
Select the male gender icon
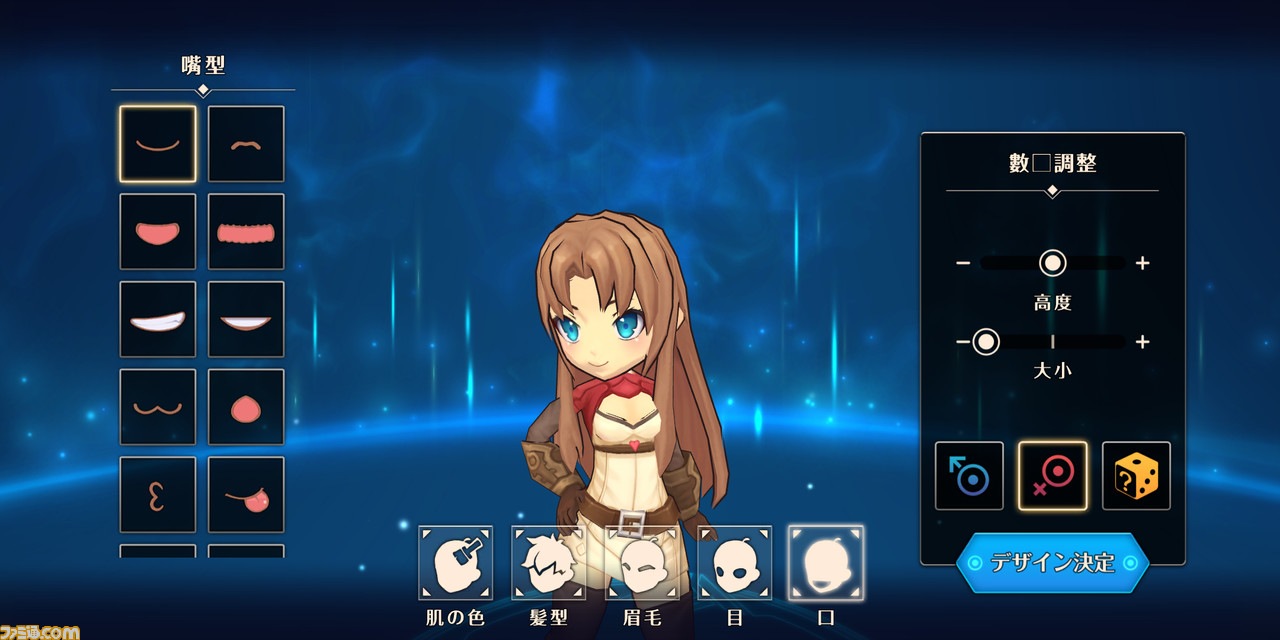coord(969,476)
